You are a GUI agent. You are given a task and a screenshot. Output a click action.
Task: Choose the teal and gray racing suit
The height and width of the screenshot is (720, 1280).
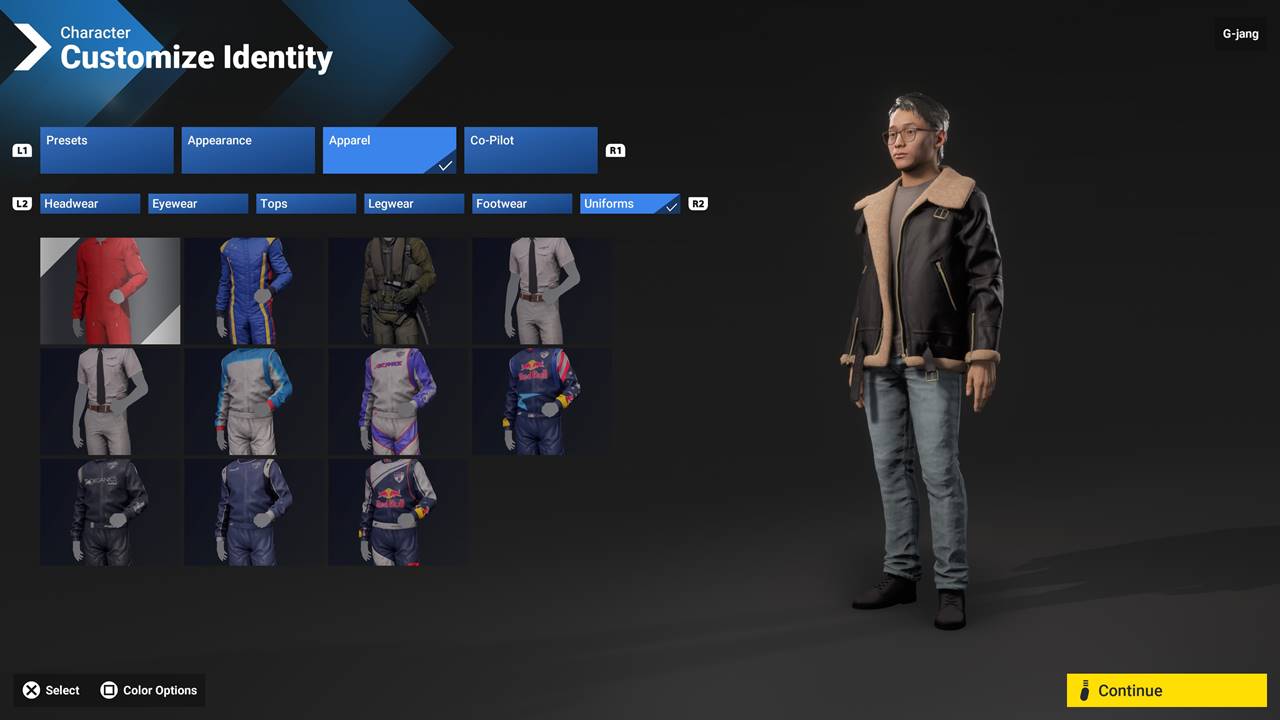click(254, 402)
